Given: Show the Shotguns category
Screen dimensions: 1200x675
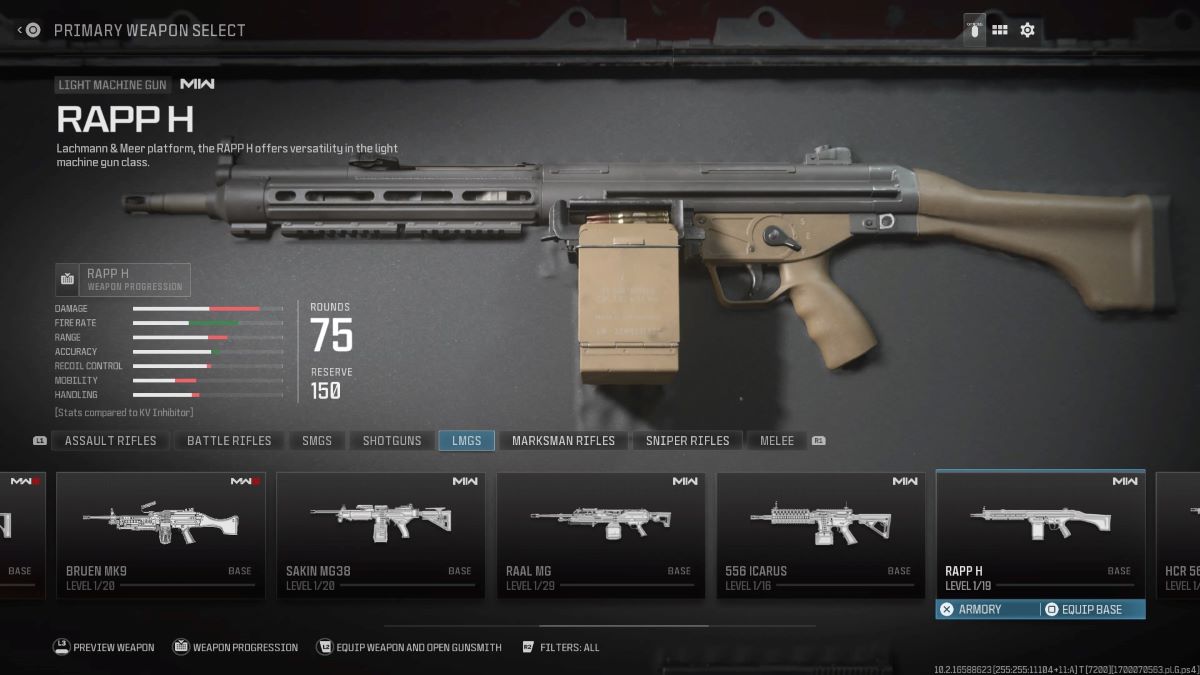Looking at the screenshot, I should [392, 441].
